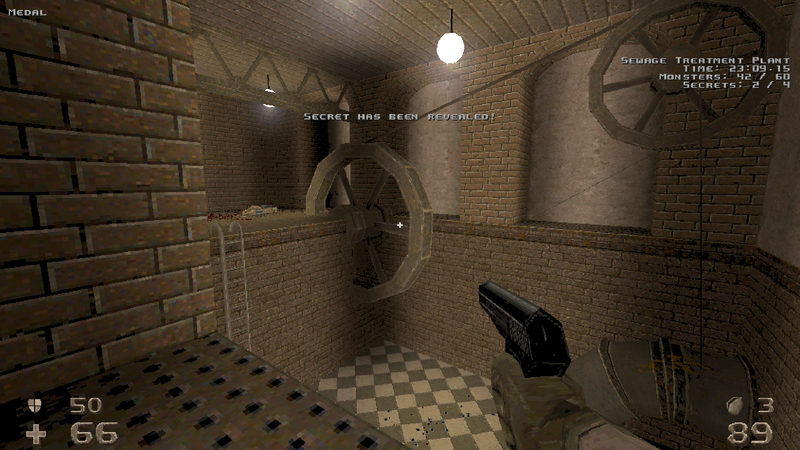This screenshot has height=450, width=800.
Task: Click the armor shield icon
Action: tap(38, 405)
